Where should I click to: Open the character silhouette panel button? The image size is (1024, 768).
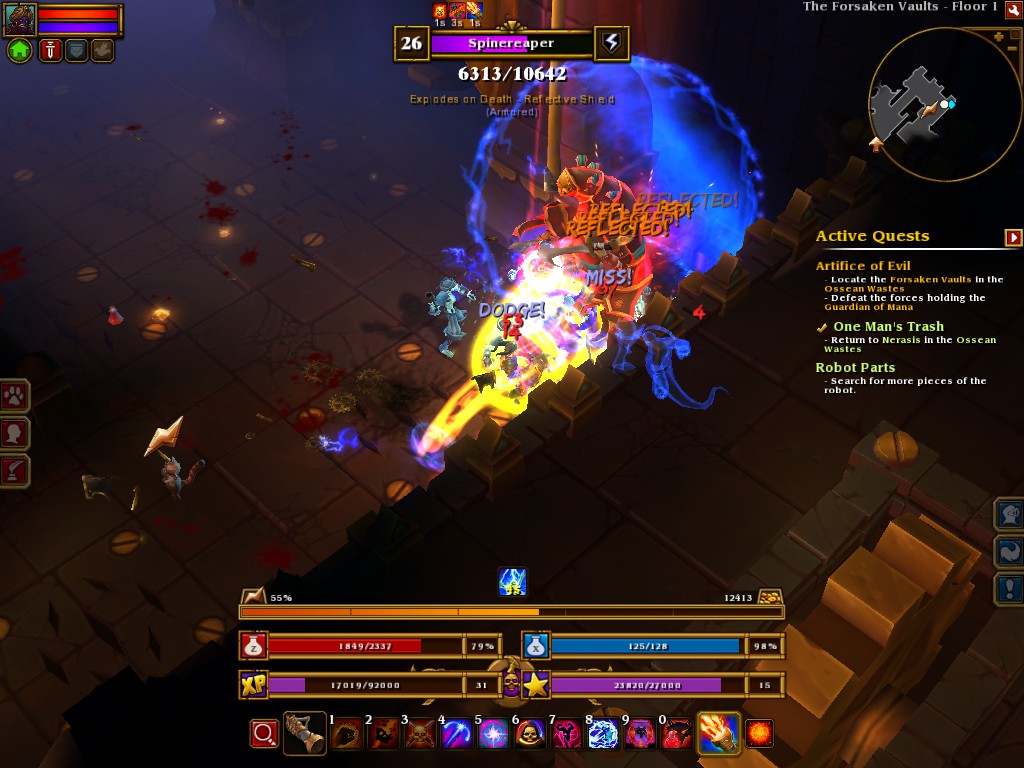15,432
